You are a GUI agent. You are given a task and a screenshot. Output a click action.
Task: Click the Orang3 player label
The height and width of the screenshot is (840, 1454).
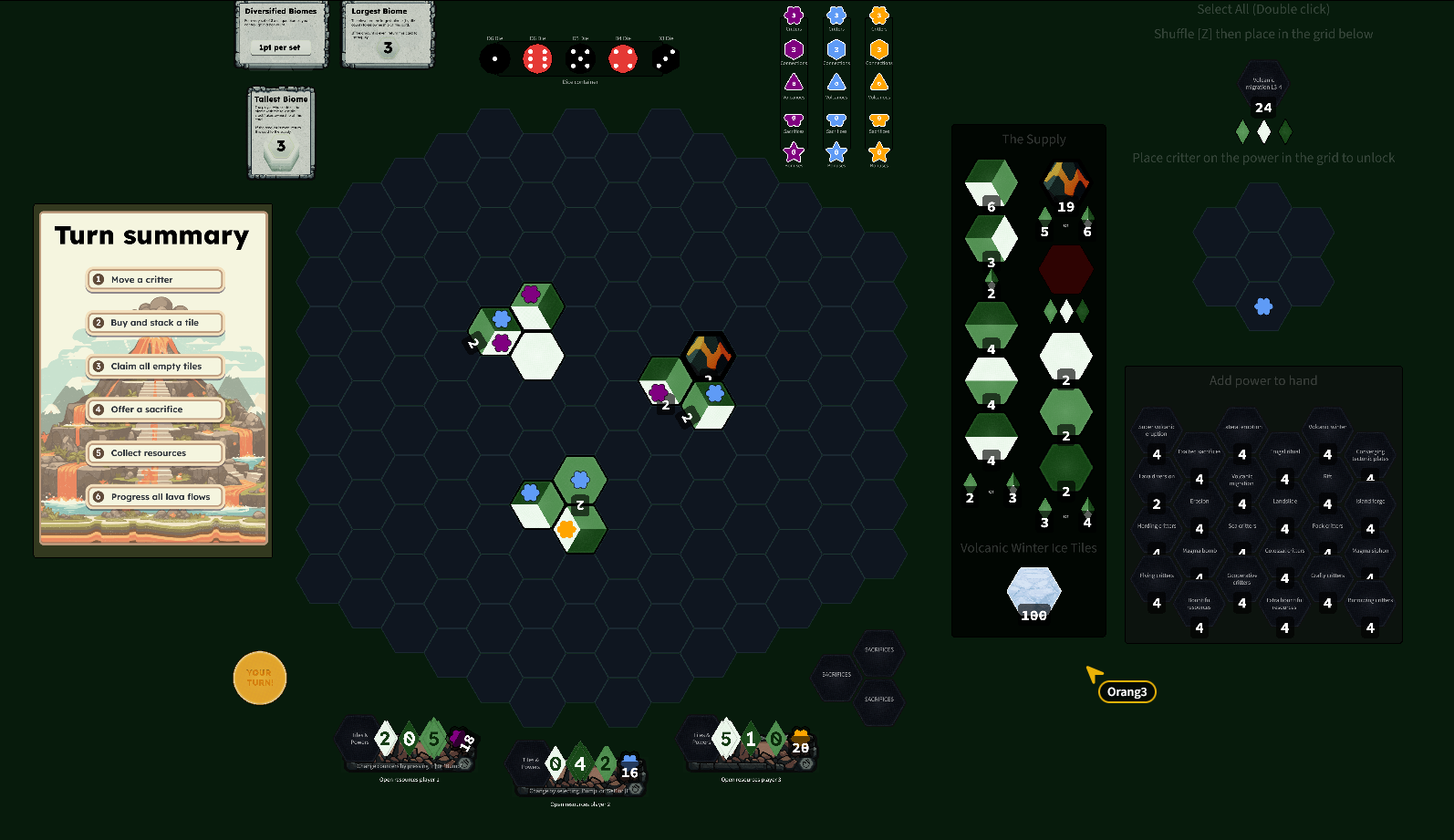pos(1127,691)
